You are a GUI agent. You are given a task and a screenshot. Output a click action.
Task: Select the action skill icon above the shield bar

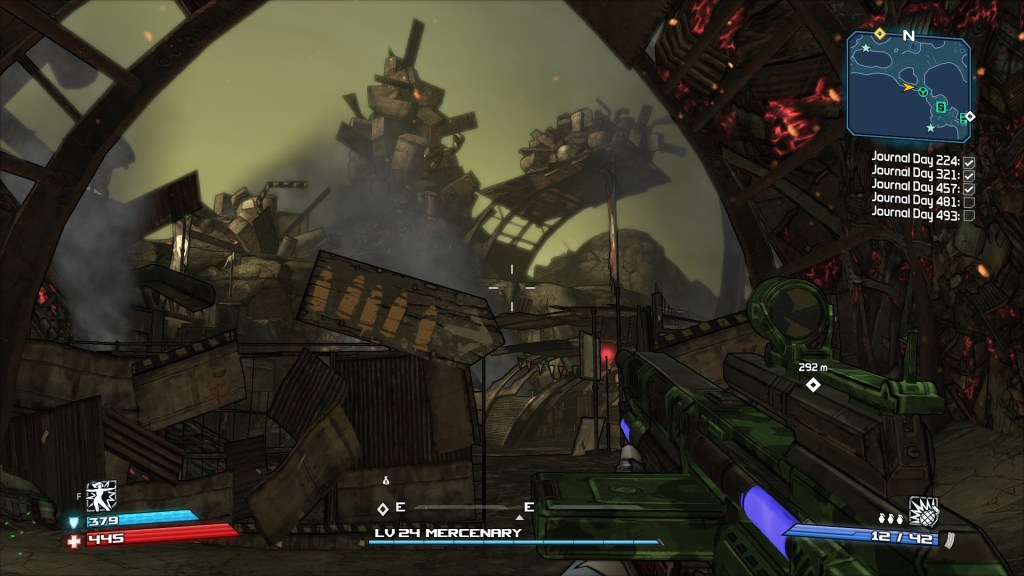point(101,495)
